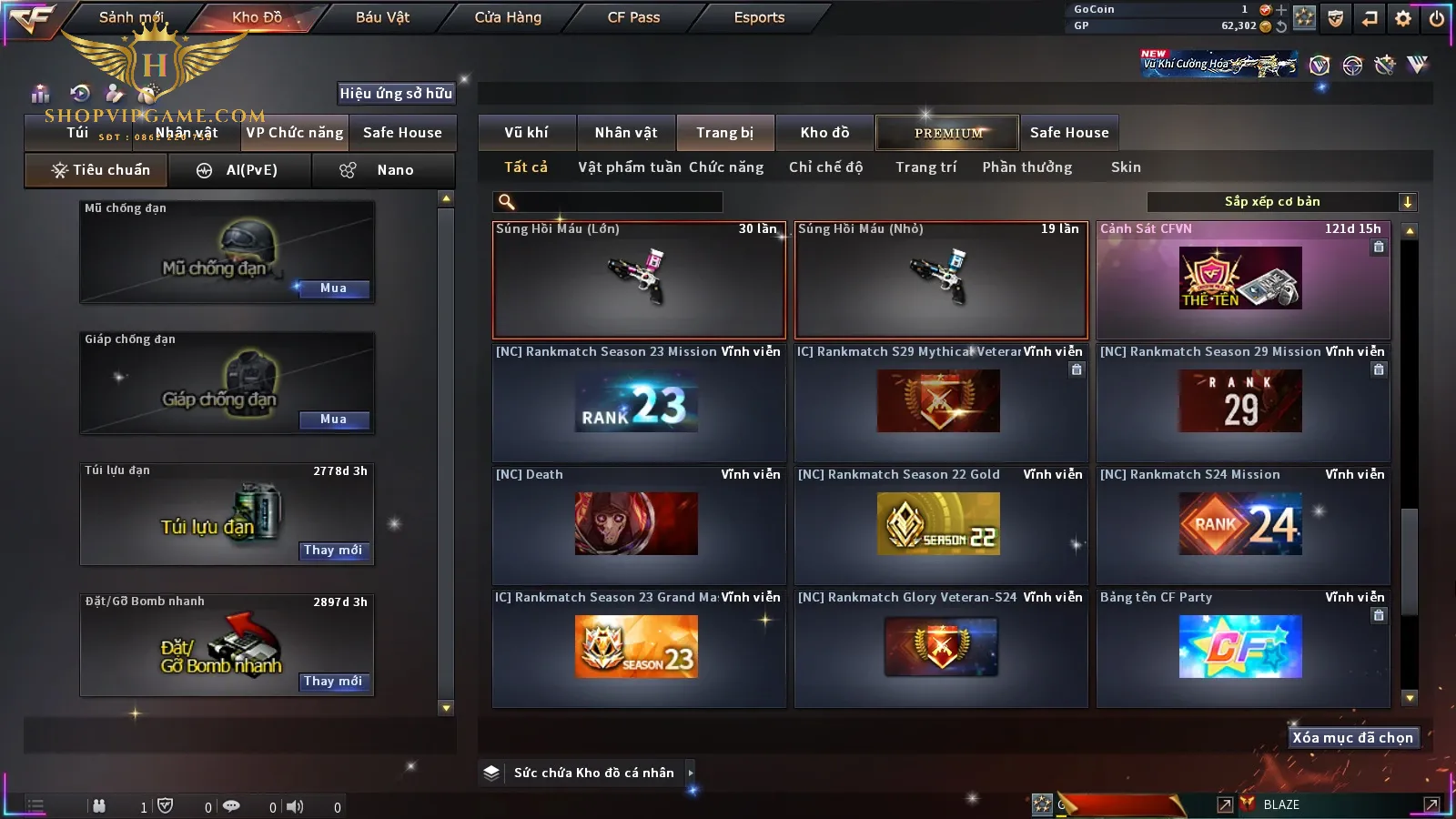This screenshot has height=819, width=1456.
Task: Show the Trang trí filter
Action: tap(925, 167)
